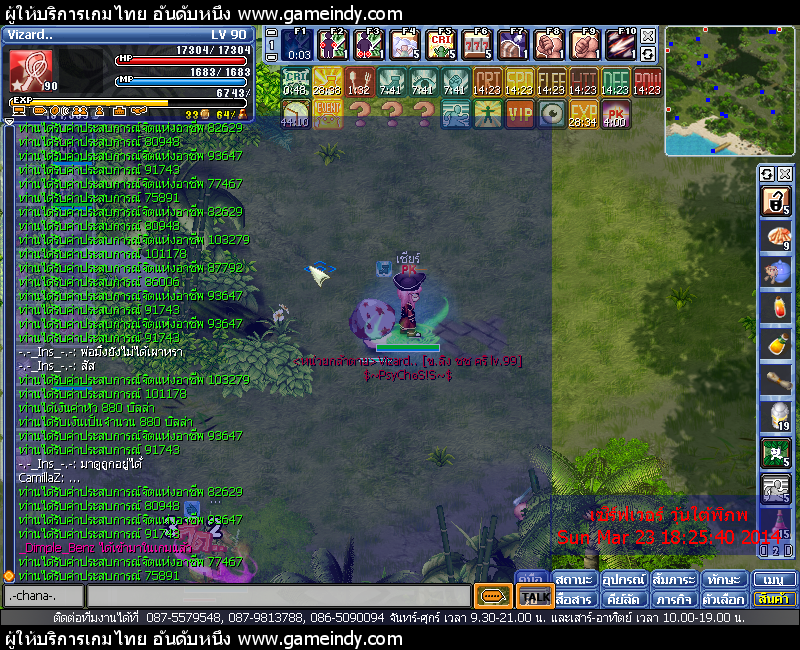This screenshot has width=800, height=650.
Task: Click the orange speech bubble chat button
Action: [x=492, y=597]
